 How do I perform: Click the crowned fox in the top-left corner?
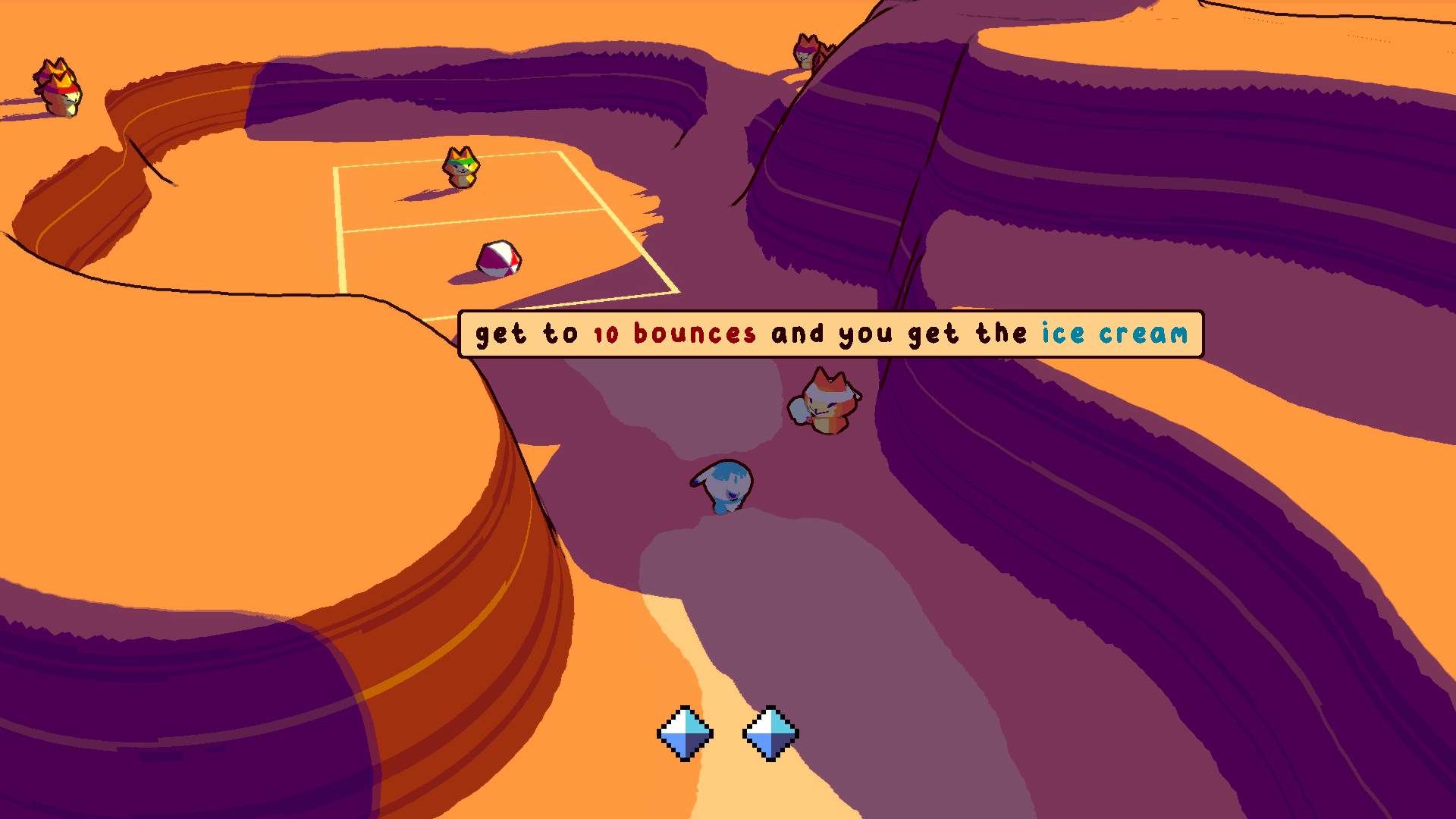[x=59, y=87]
